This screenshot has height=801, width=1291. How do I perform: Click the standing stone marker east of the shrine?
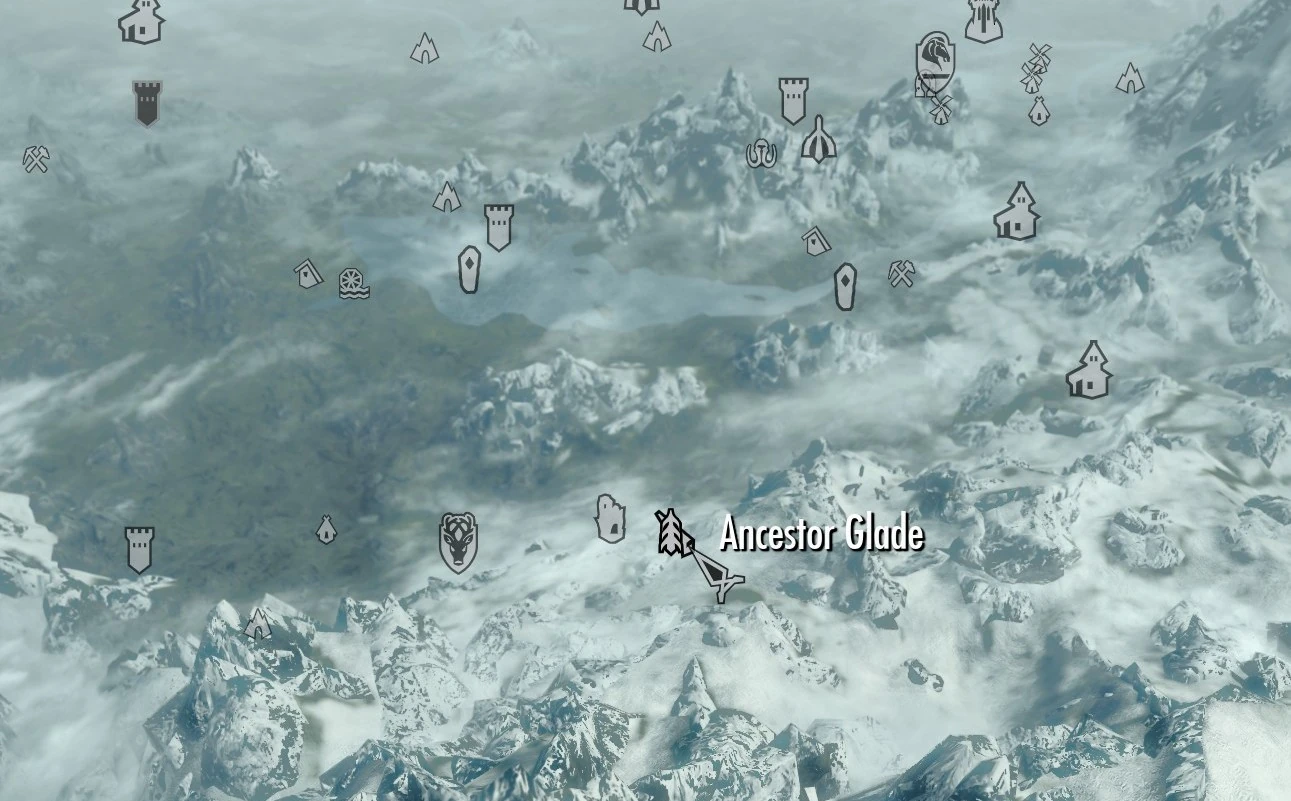point(845,286)
